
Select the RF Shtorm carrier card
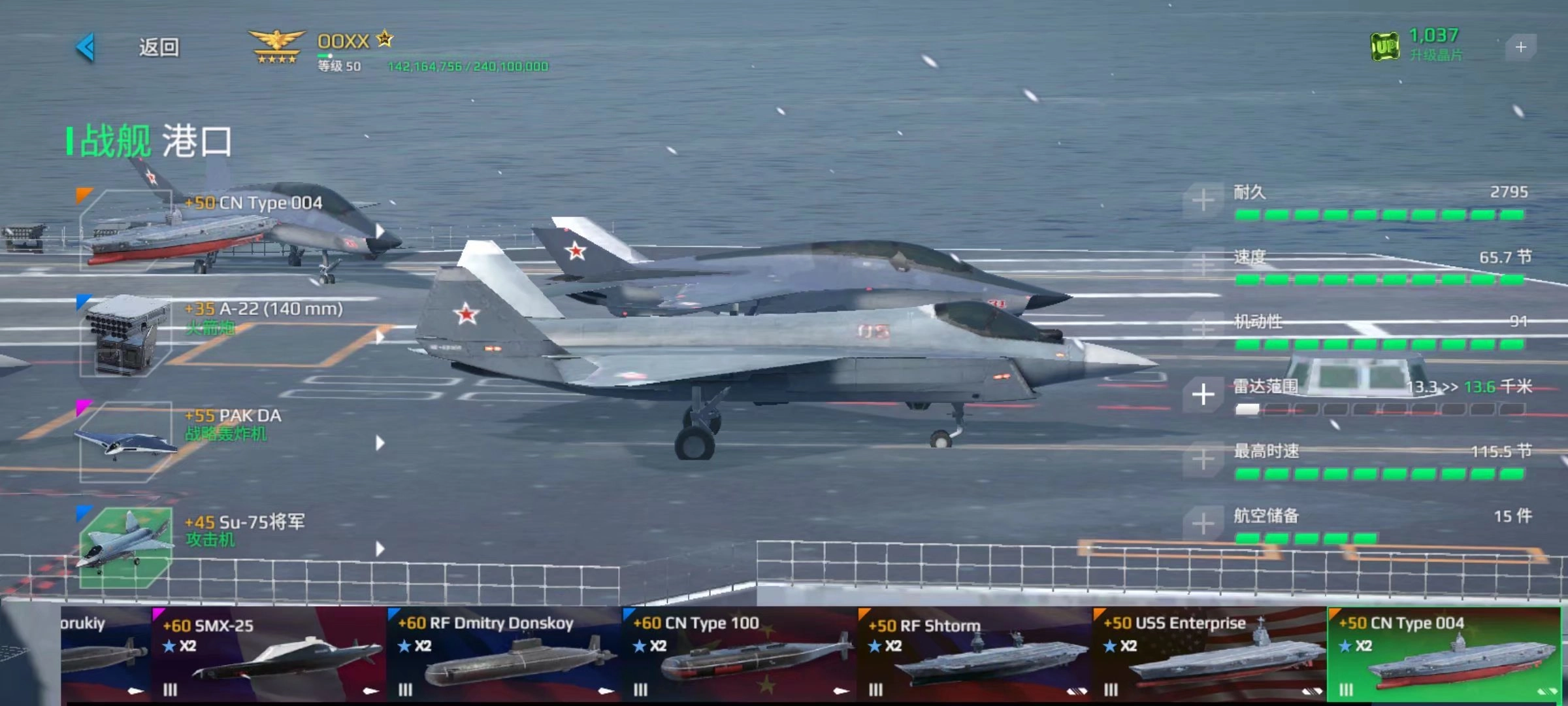click(973, 654)
